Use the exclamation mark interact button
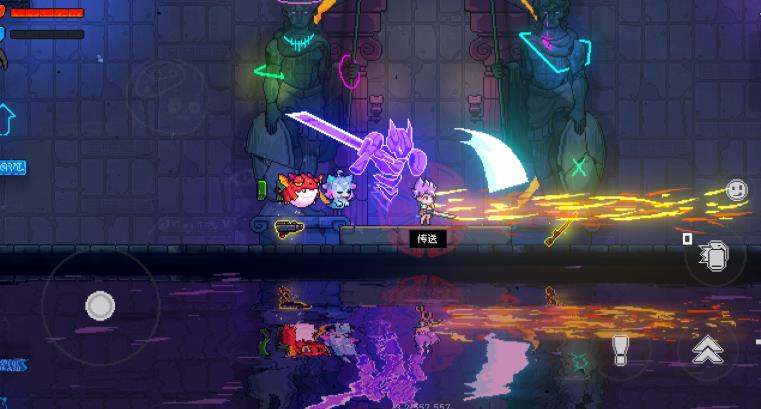761x409 pixels. coord(620,349)
